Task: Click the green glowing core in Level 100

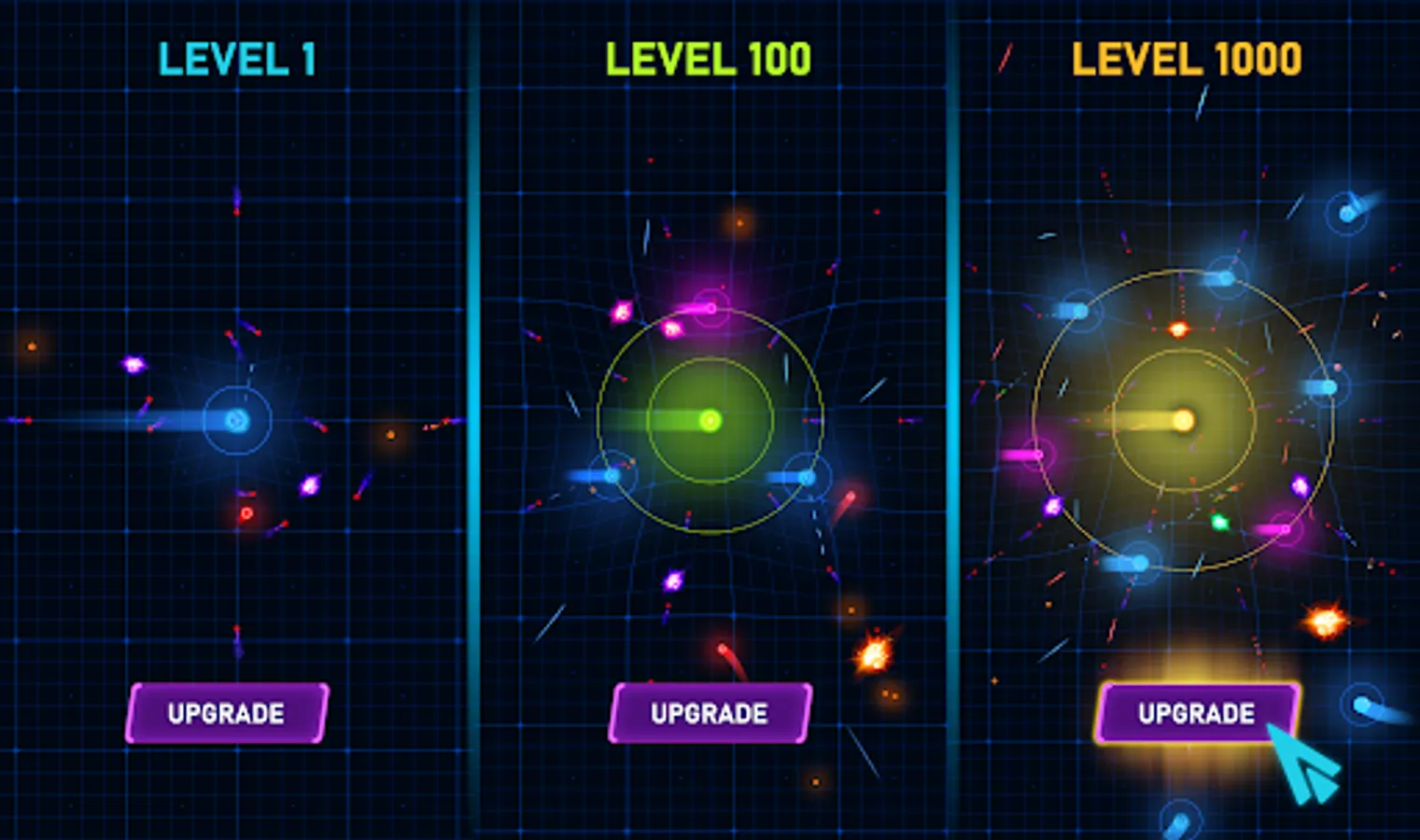Action: pyautogui.click(x=711, y=422)
